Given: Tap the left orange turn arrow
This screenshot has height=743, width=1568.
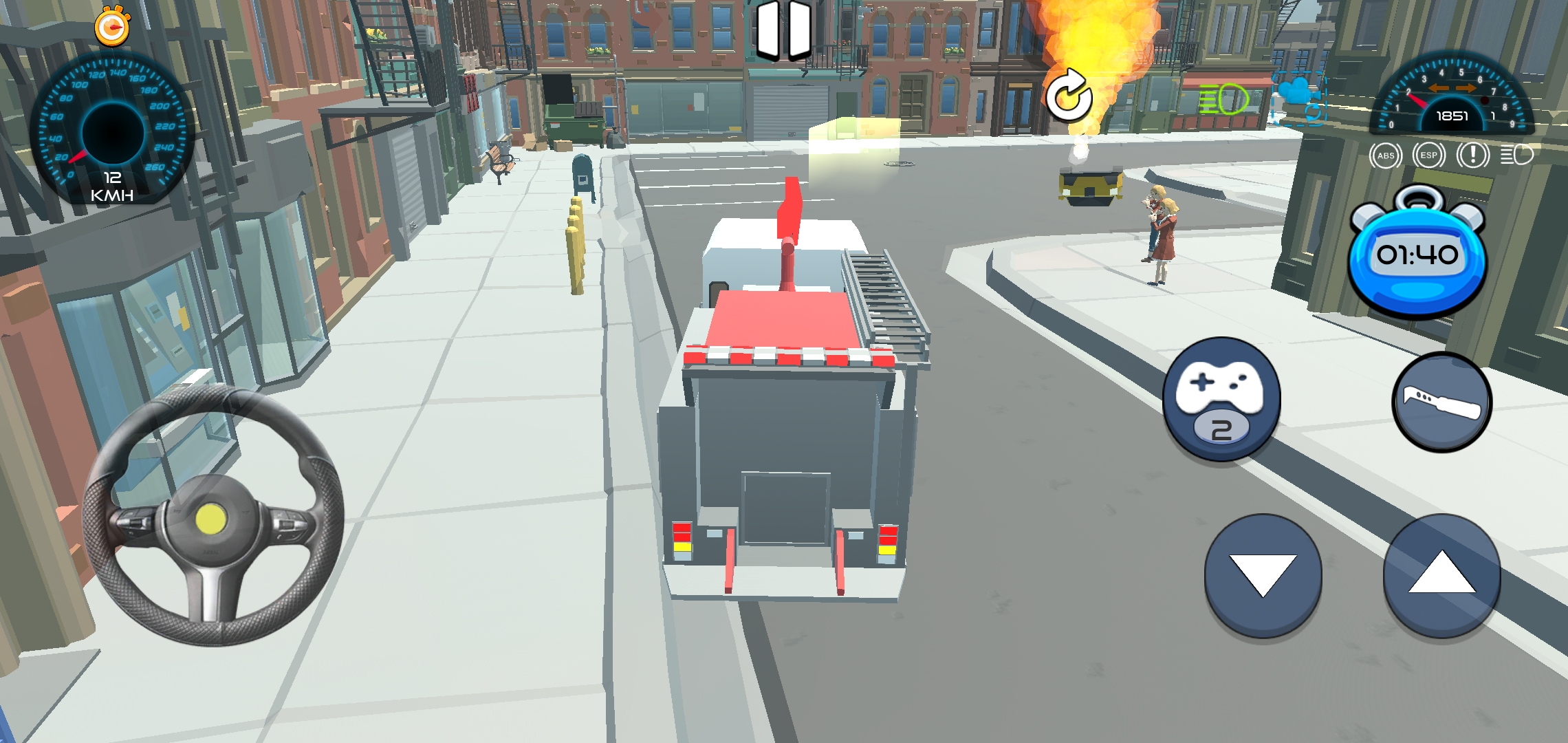Looking at the screenshot, I should pyautogui.click(x=1438, y=89).
